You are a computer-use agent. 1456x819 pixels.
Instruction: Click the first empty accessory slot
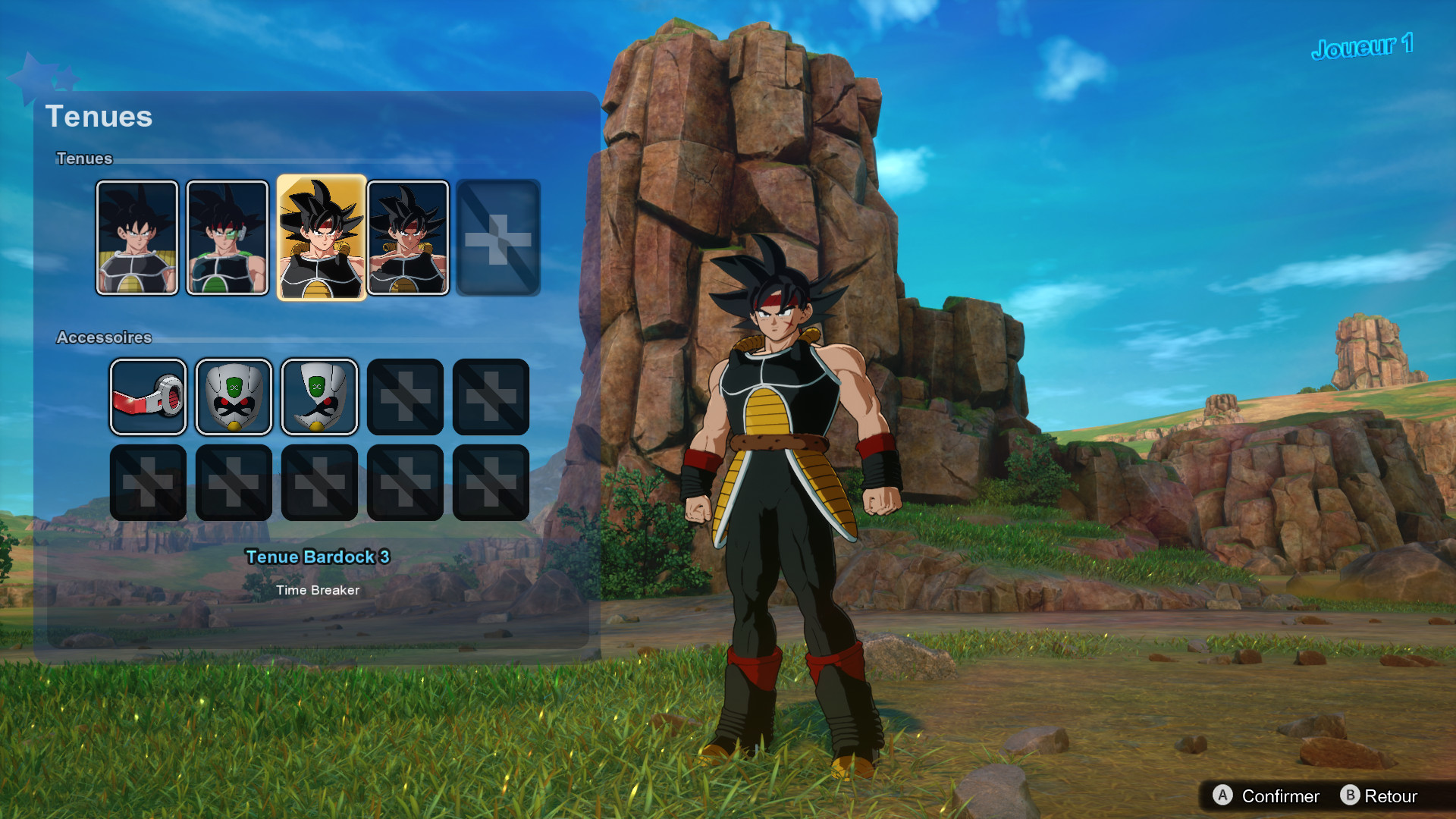click(405, 397)
